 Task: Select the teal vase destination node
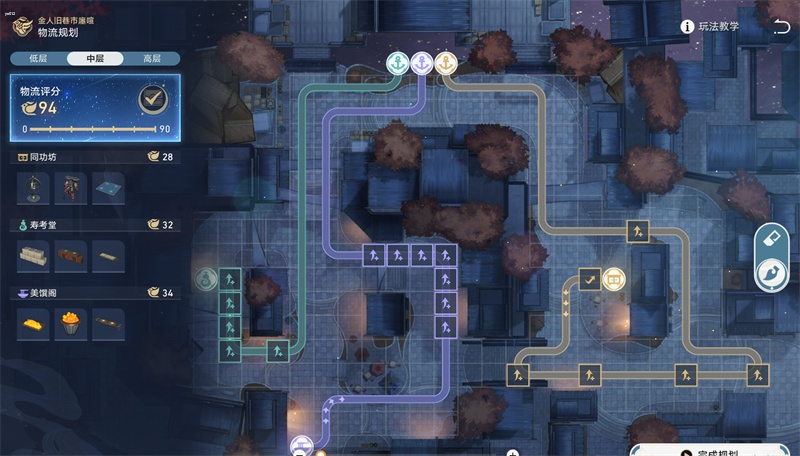[x=205, y=278]
